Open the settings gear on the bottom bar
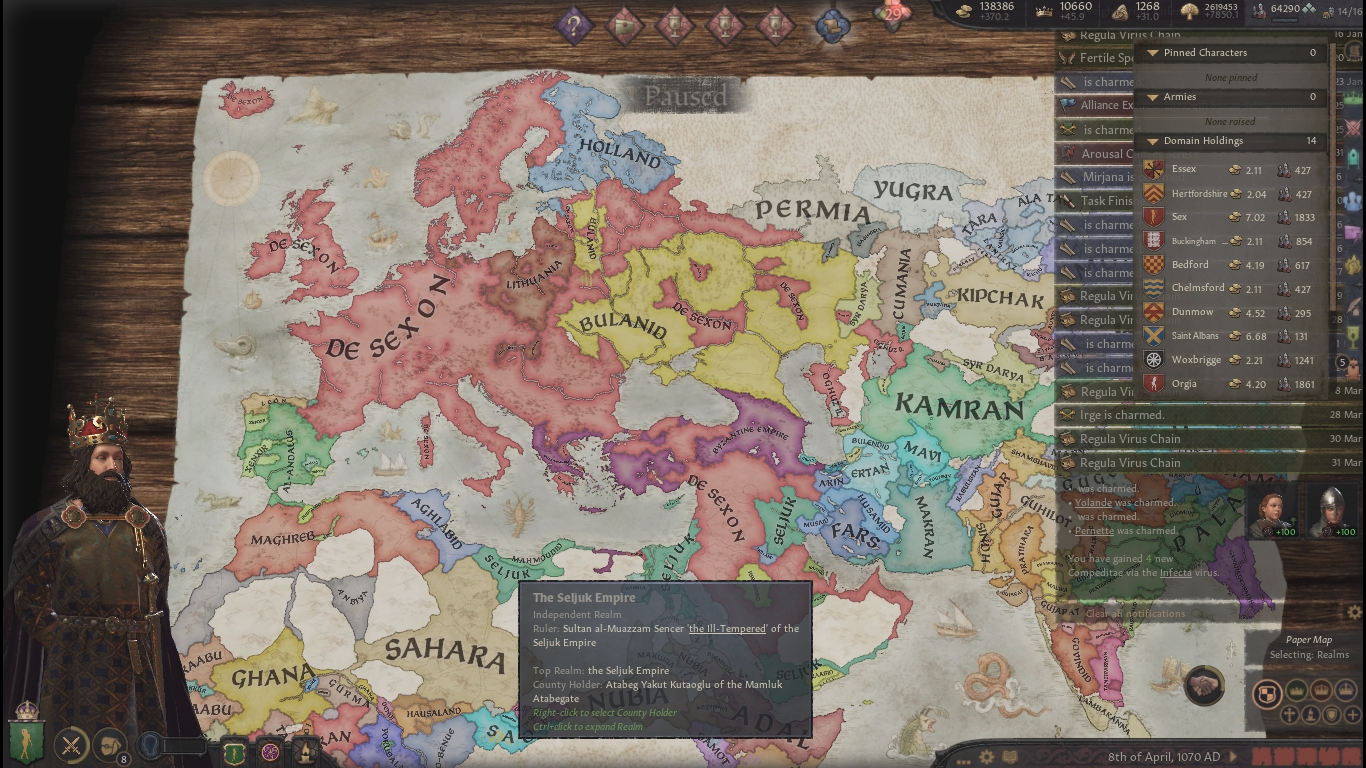 [x=986, y=755]
